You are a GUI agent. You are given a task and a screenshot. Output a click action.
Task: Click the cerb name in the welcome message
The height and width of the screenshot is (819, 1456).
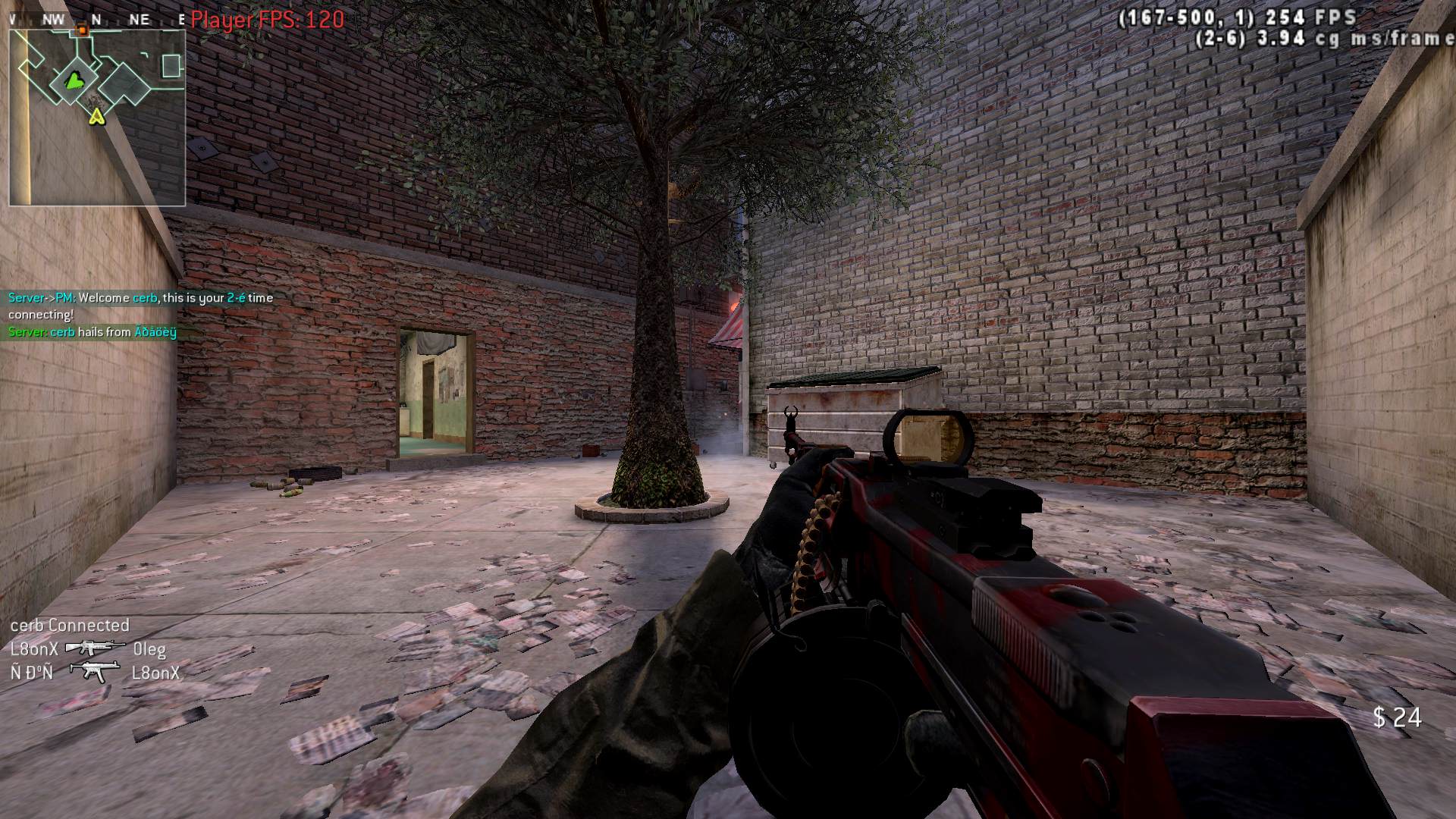(x=145, y=298)
